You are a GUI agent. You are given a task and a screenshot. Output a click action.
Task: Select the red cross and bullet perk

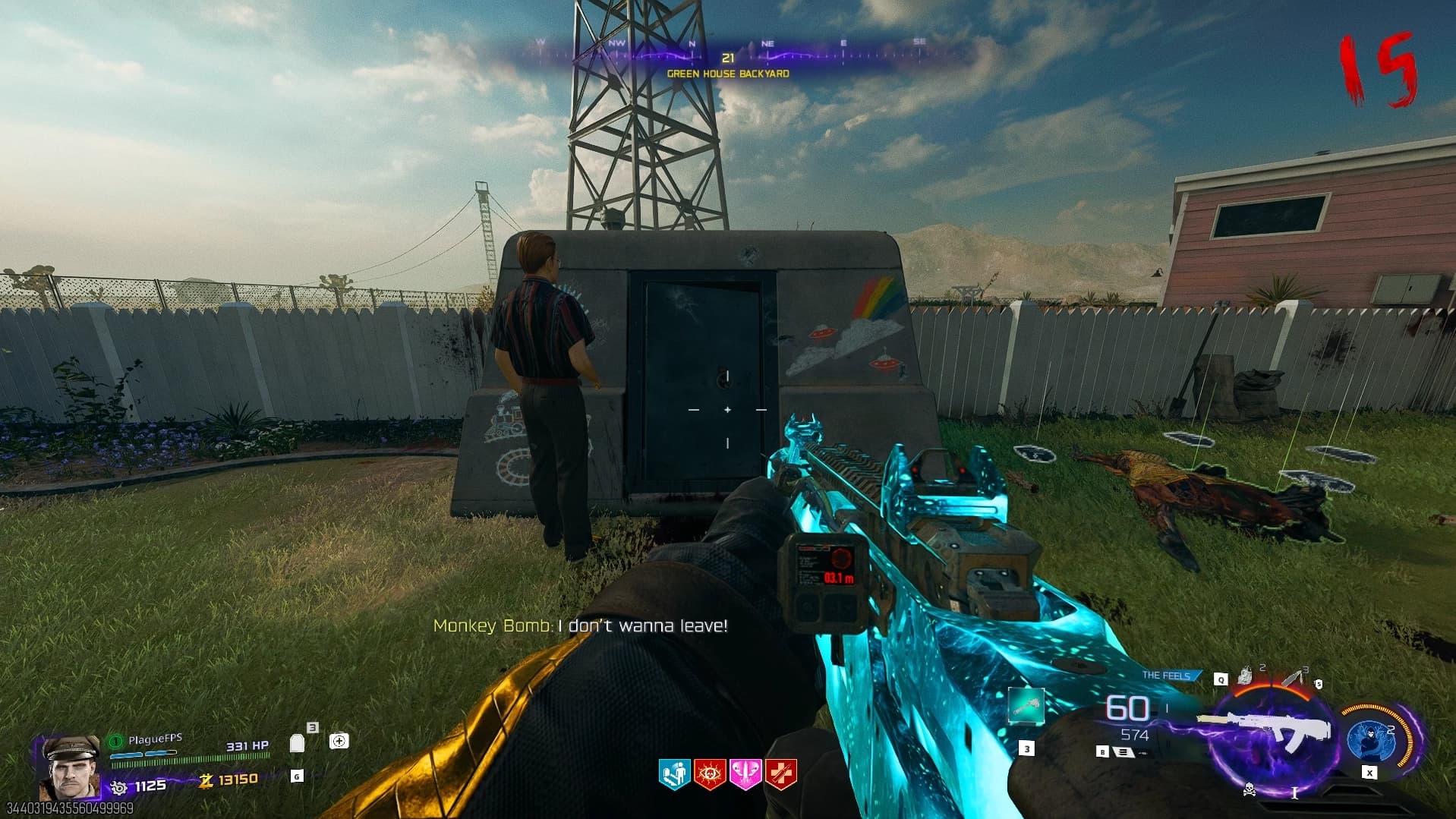[781, 775]
